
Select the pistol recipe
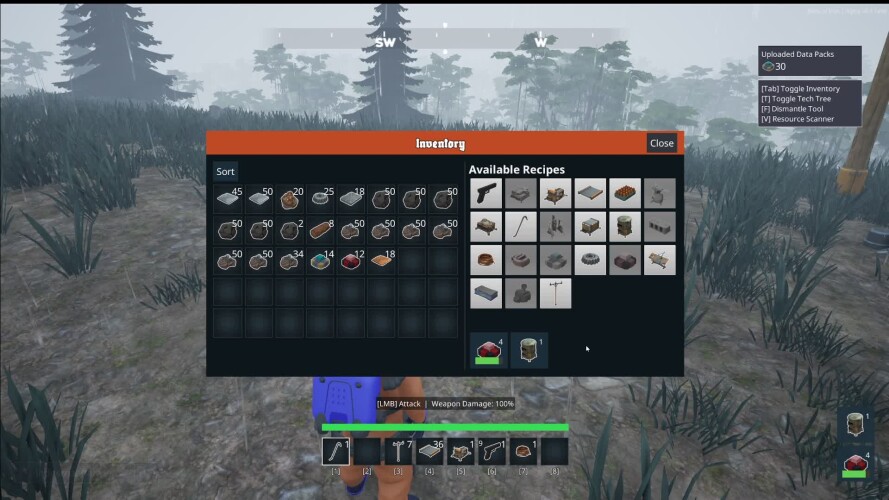(486, 194)
